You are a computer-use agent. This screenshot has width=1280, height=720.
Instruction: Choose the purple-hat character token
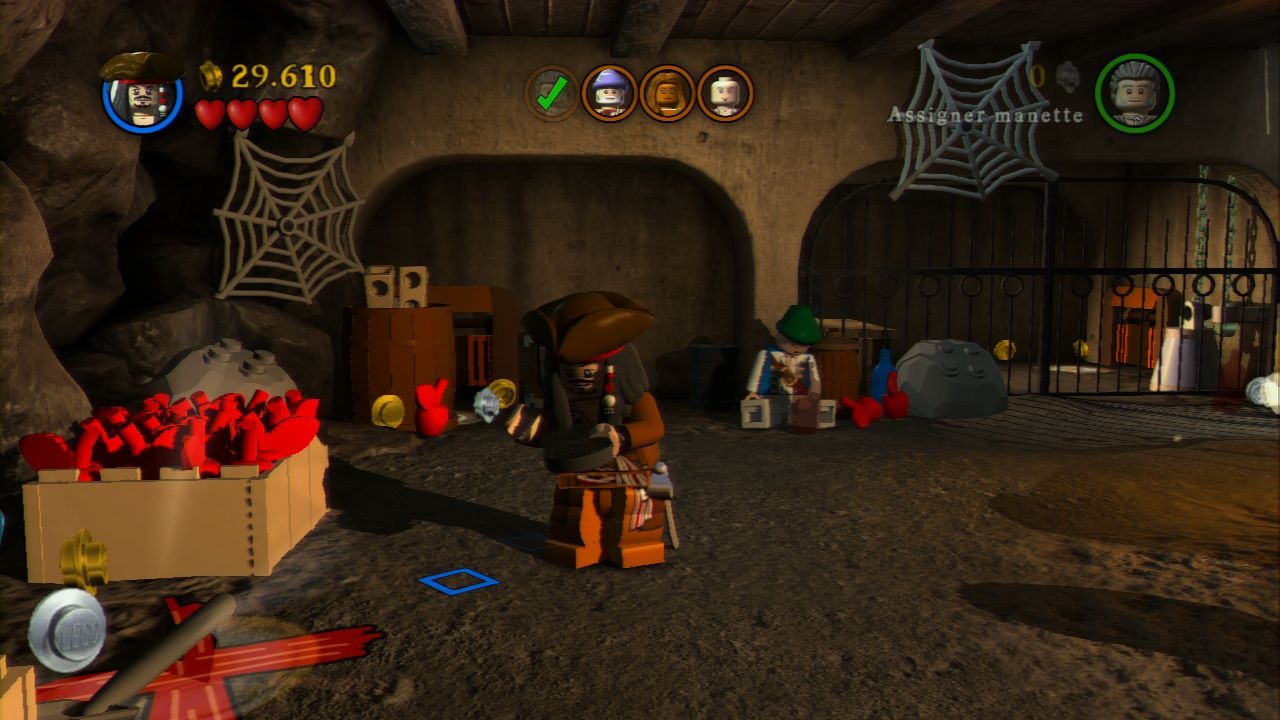(609, 94)
